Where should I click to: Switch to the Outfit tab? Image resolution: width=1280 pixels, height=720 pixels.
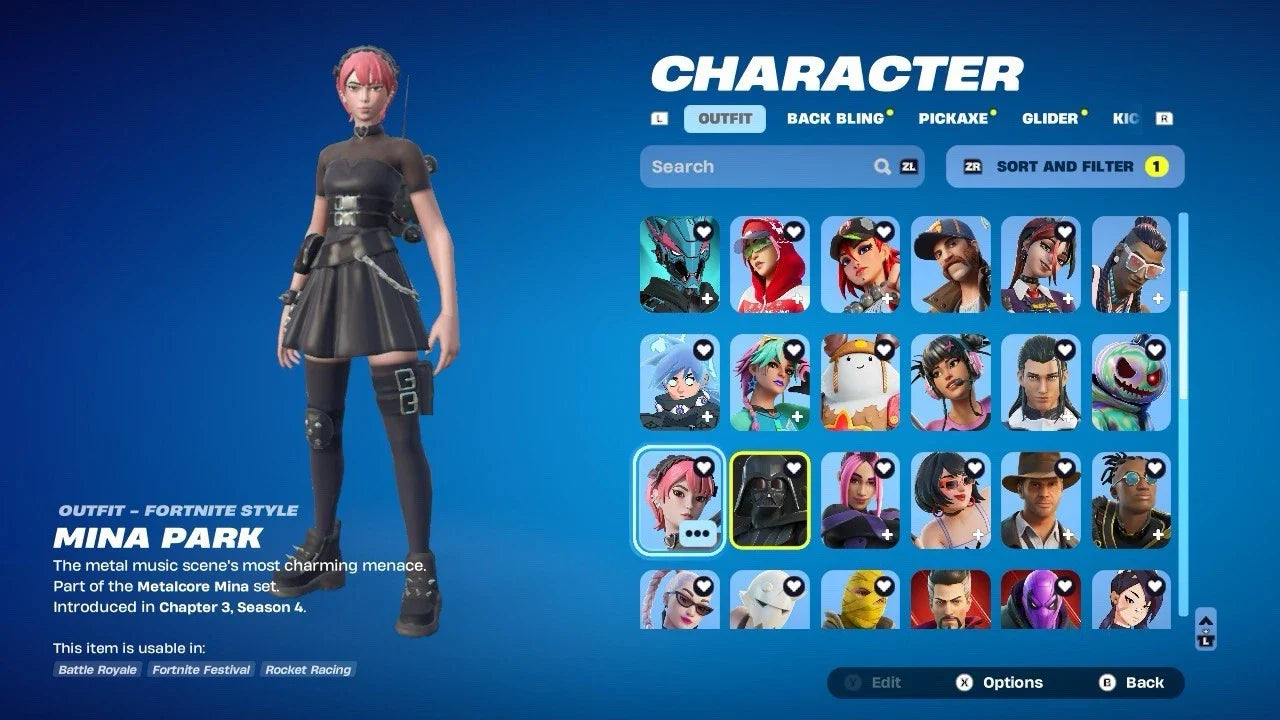[x=724, y=119]
